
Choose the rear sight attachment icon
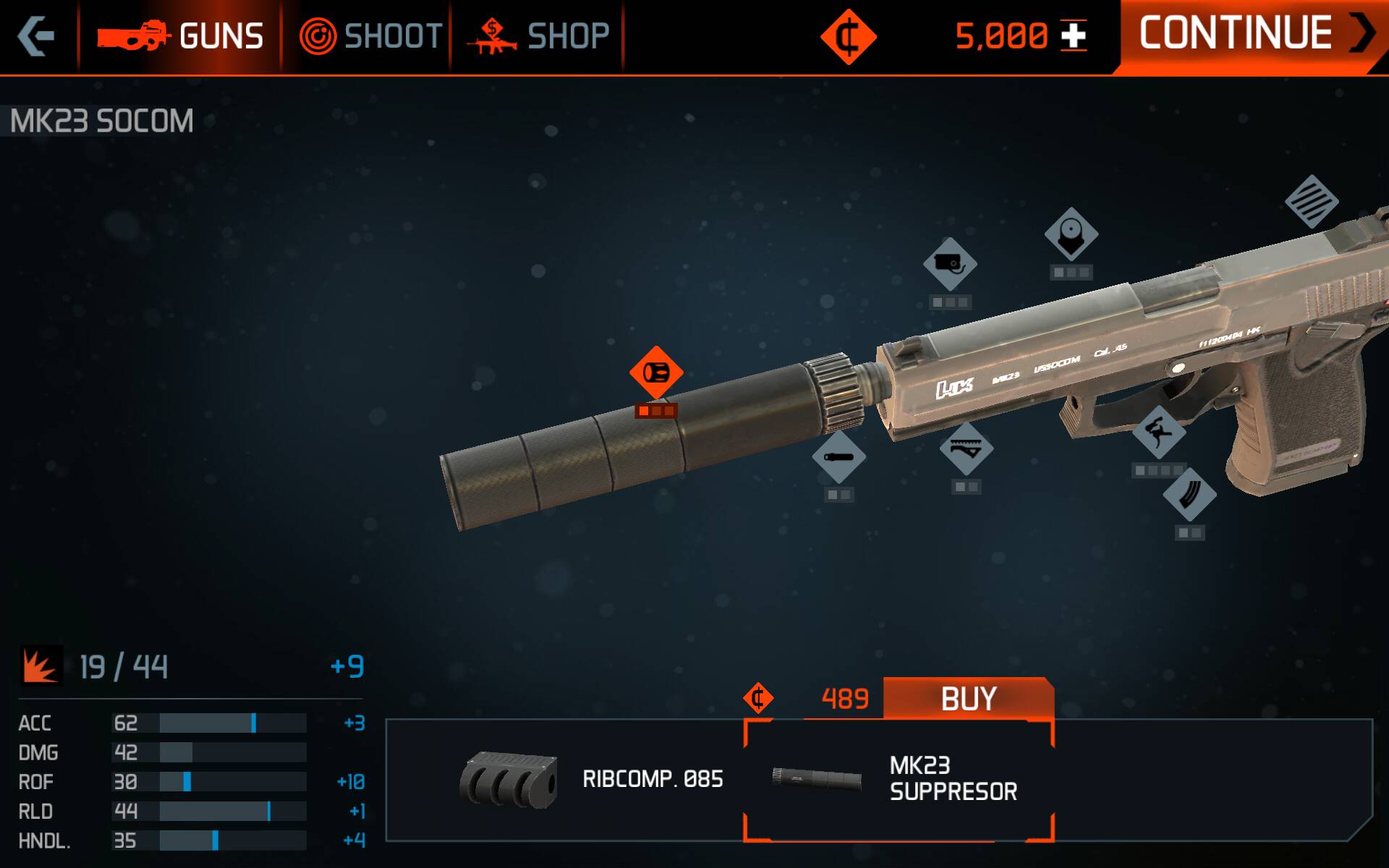point(1071,234)
